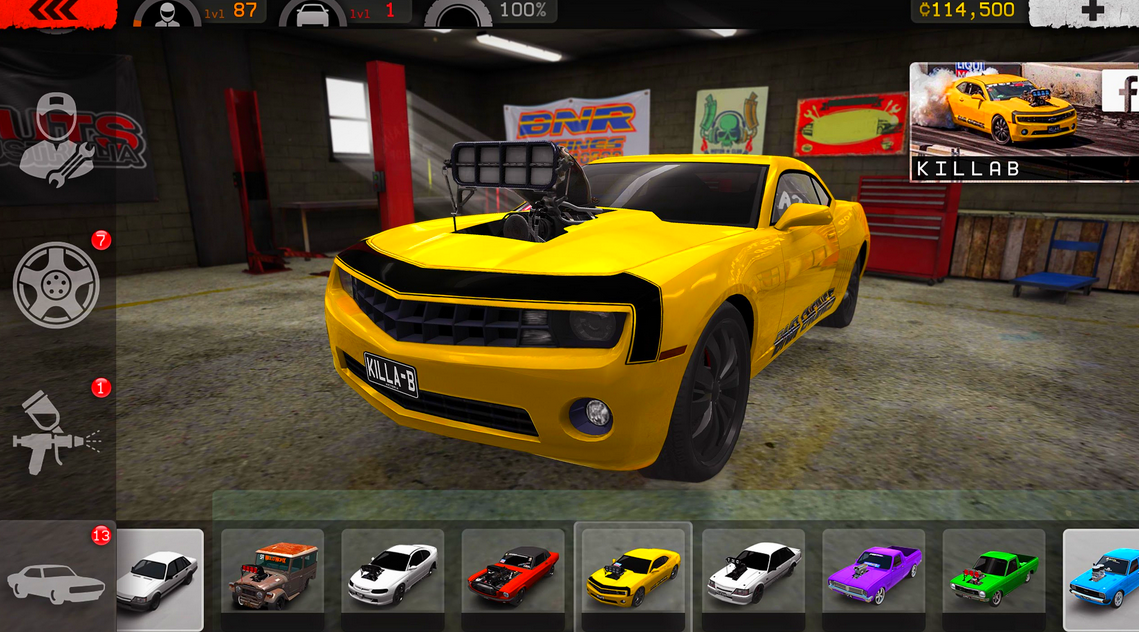Open the car garage list icon
The height and width of the screenshot is (632, 1139).
click(56, 580)
